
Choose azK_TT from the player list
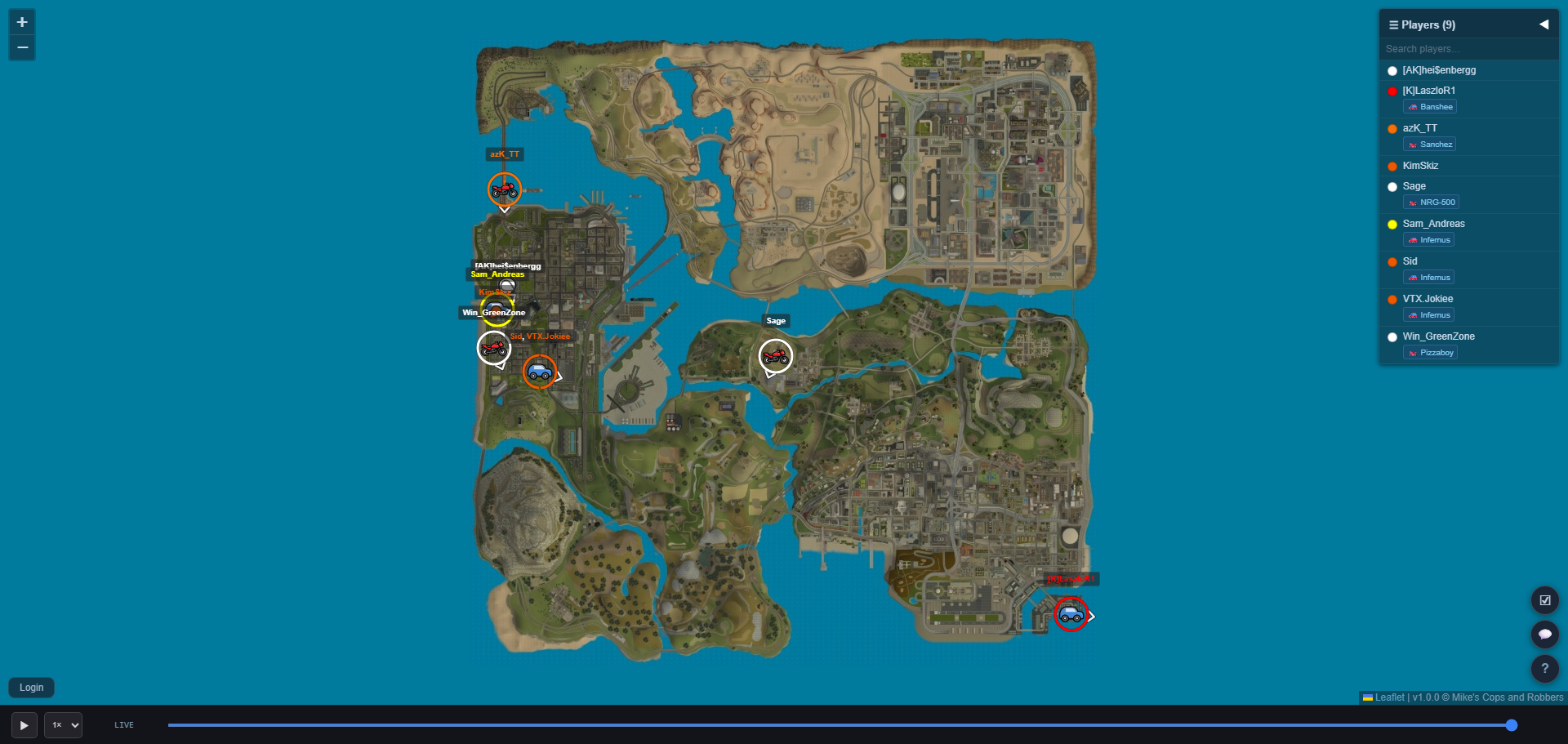coord(1419,128)
